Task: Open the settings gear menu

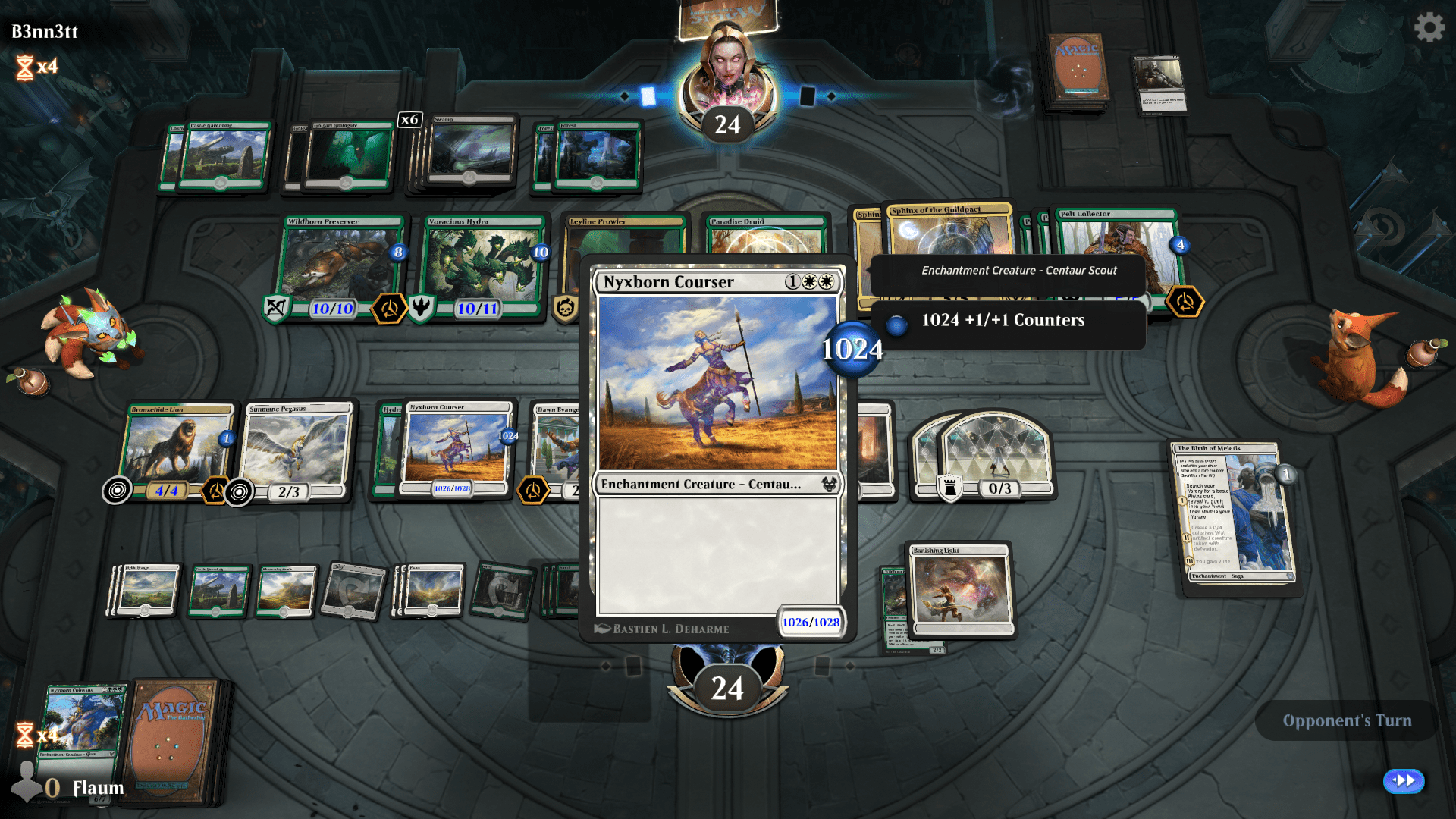Action: (x=1429, y=27)
